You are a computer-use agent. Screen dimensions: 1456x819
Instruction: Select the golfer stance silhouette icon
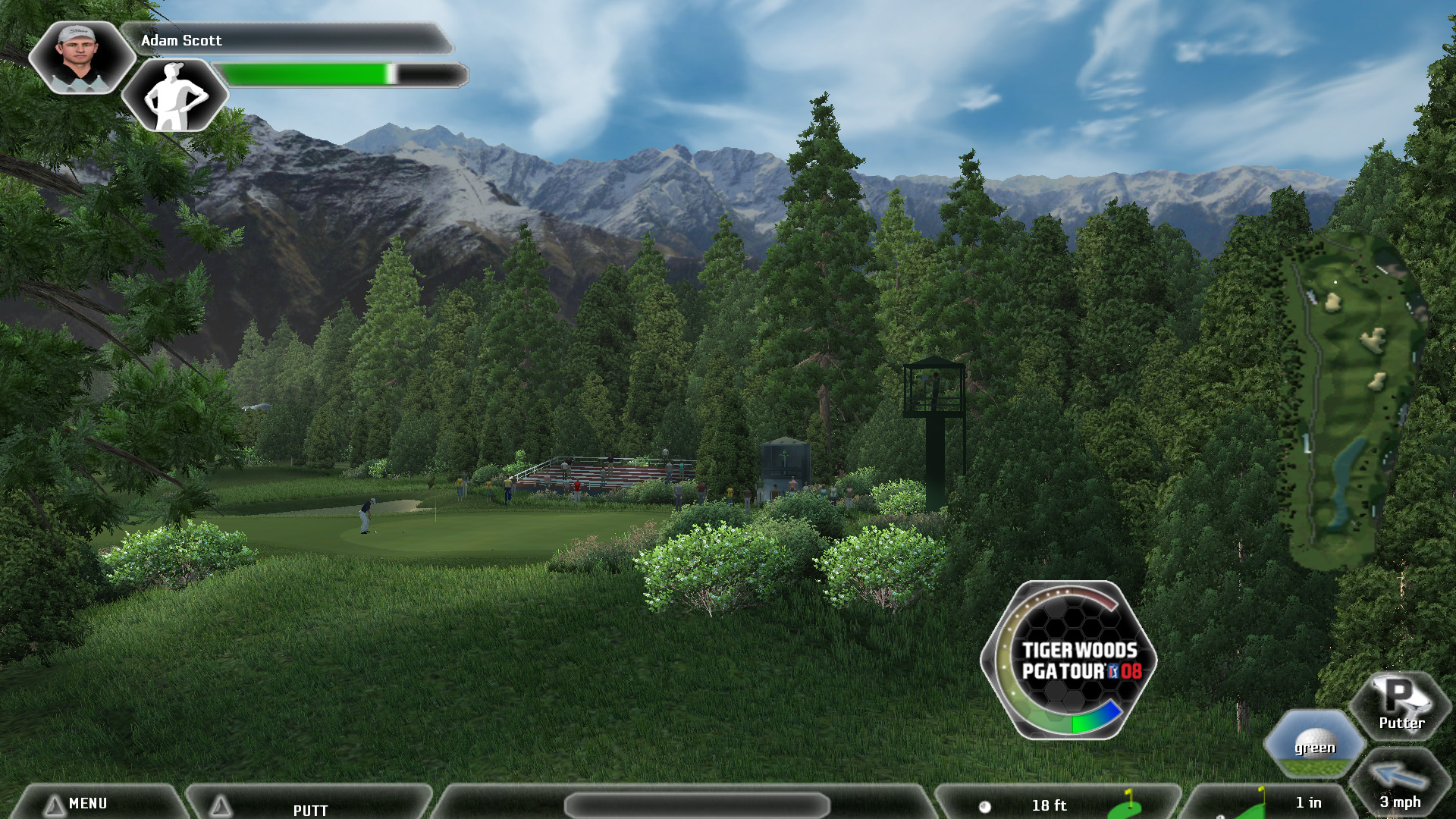click(x=175, y=96)
